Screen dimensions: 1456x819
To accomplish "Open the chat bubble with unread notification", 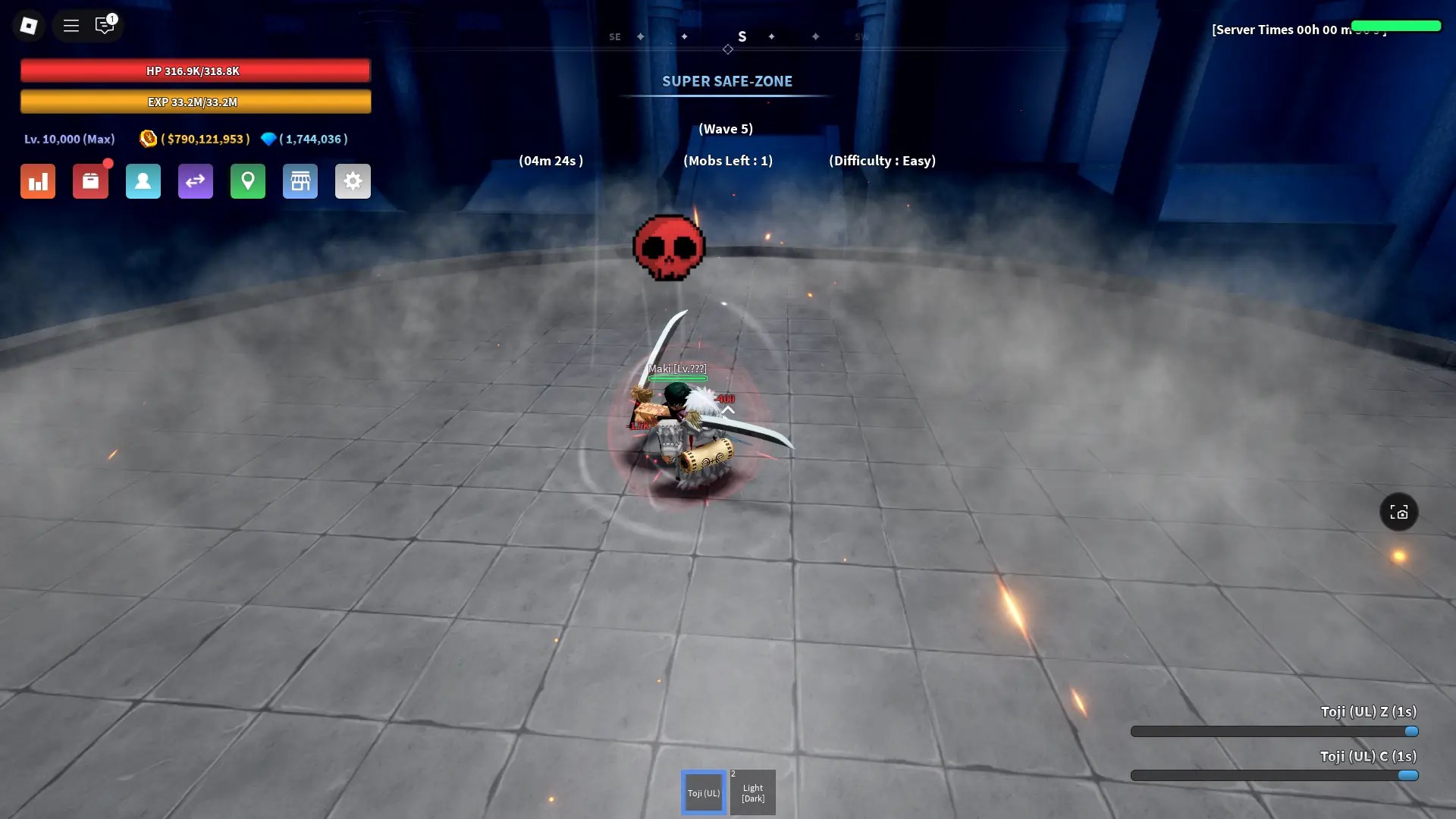I will coord(105,25).
